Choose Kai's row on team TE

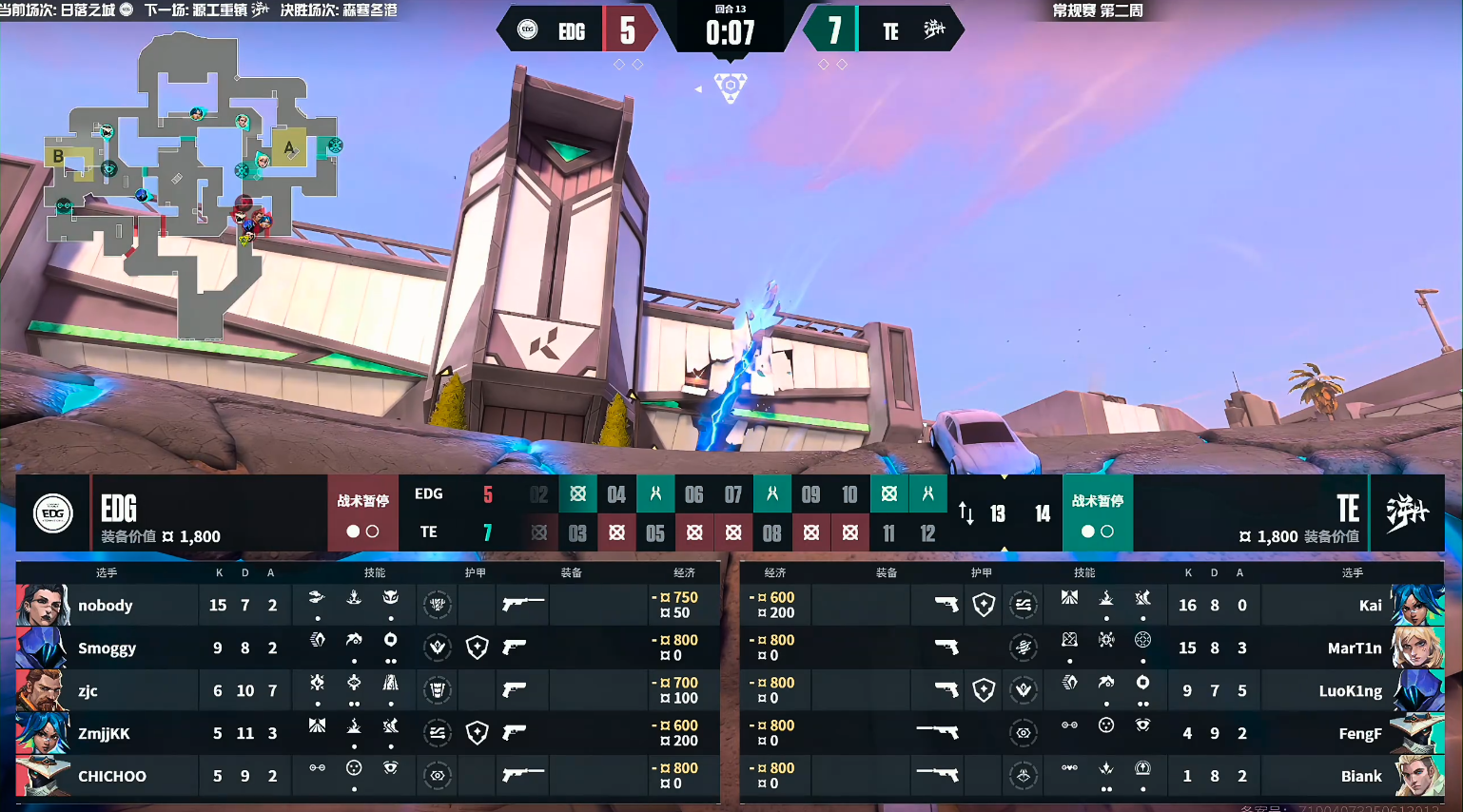click(1092, 605)
